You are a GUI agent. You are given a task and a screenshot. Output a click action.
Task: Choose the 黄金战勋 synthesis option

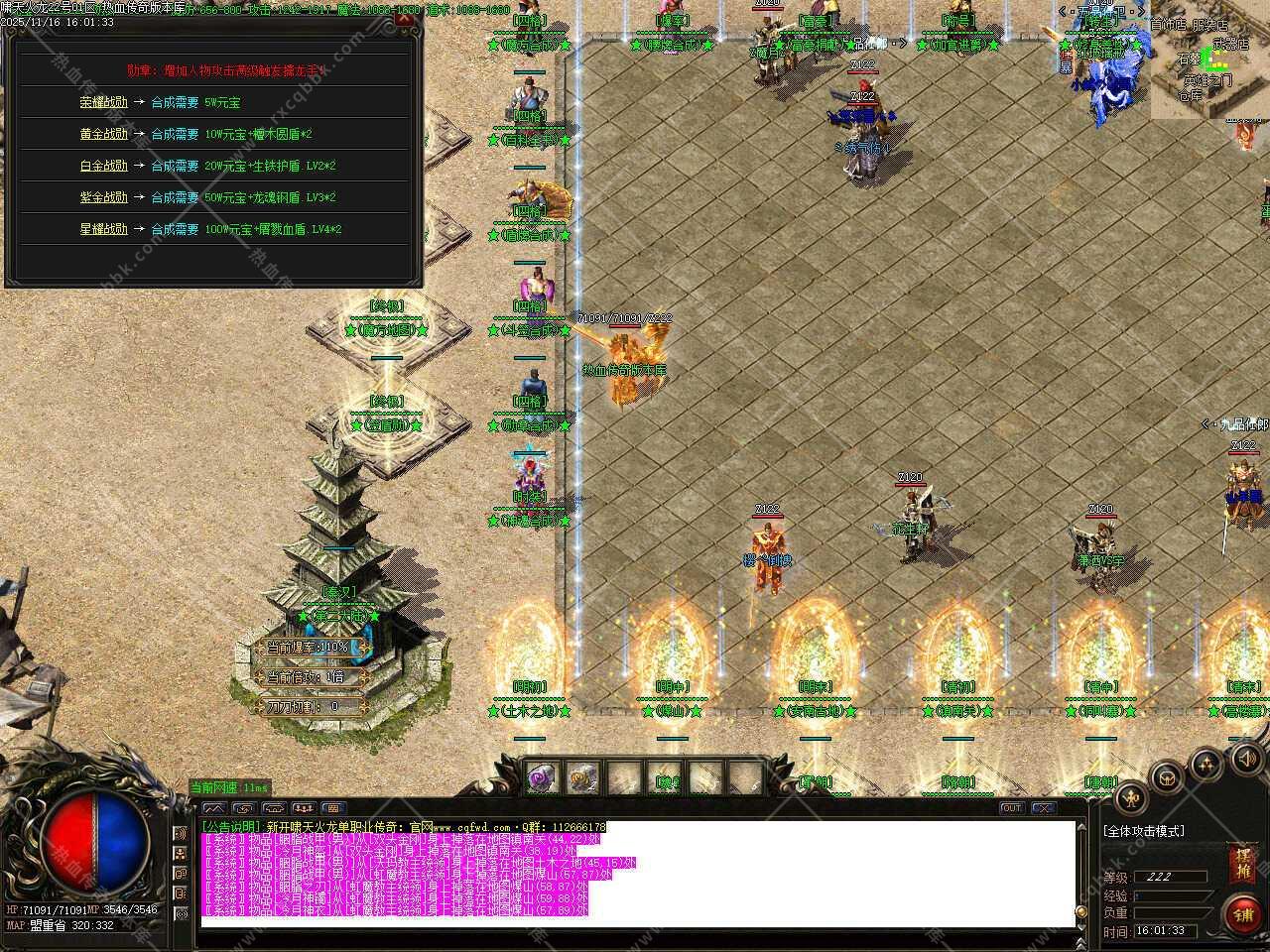click(104, 134)
